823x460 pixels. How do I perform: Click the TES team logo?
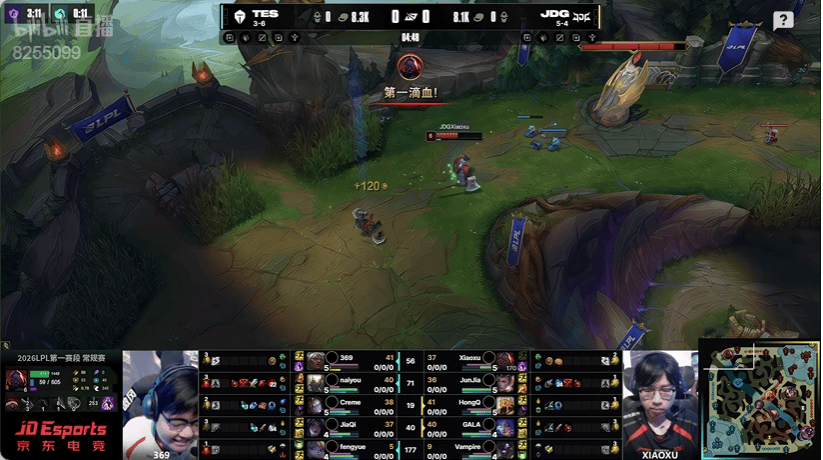point(240,16)
